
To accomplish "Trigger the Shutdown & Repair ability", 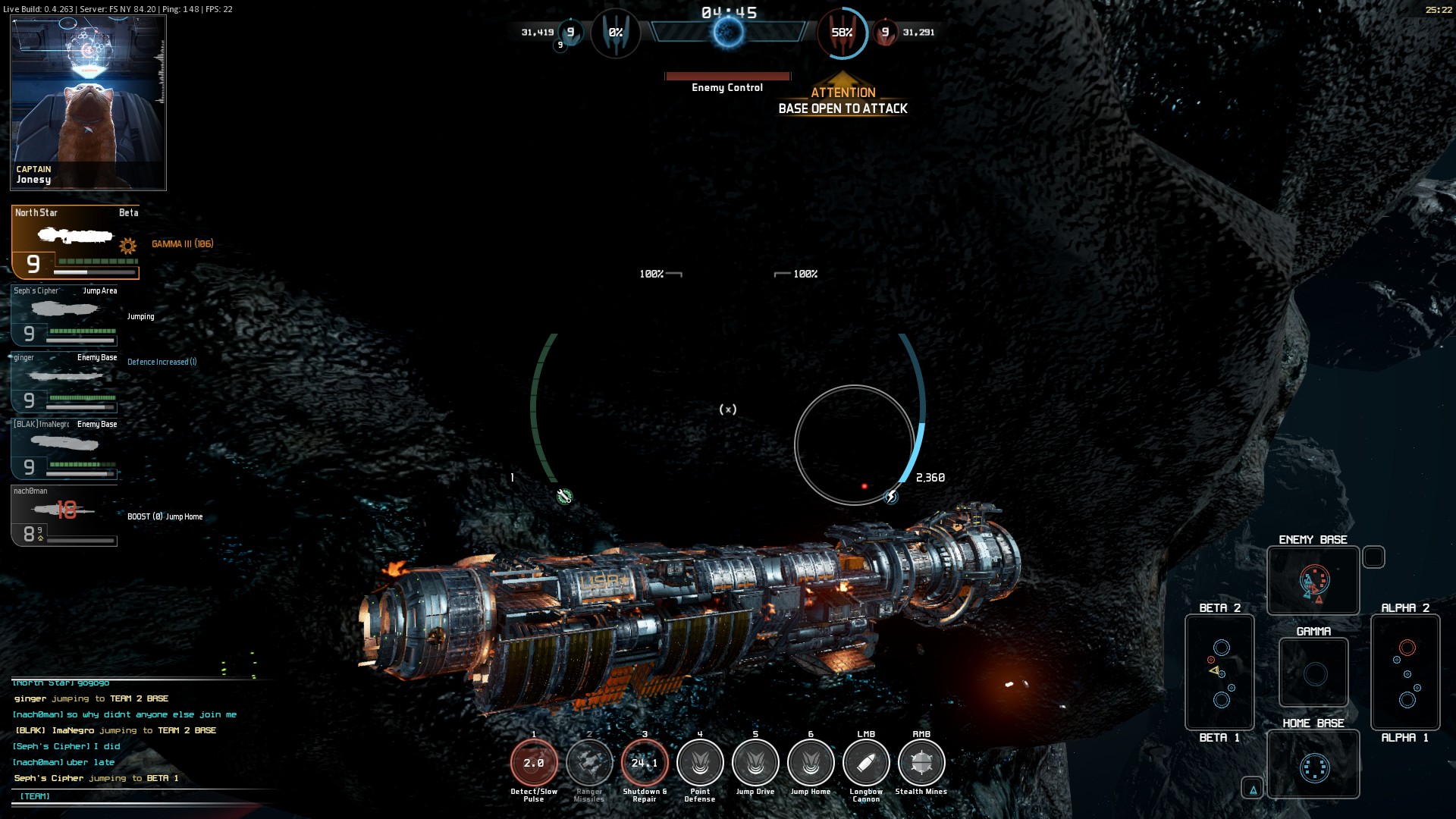I will tap(645, 763).
